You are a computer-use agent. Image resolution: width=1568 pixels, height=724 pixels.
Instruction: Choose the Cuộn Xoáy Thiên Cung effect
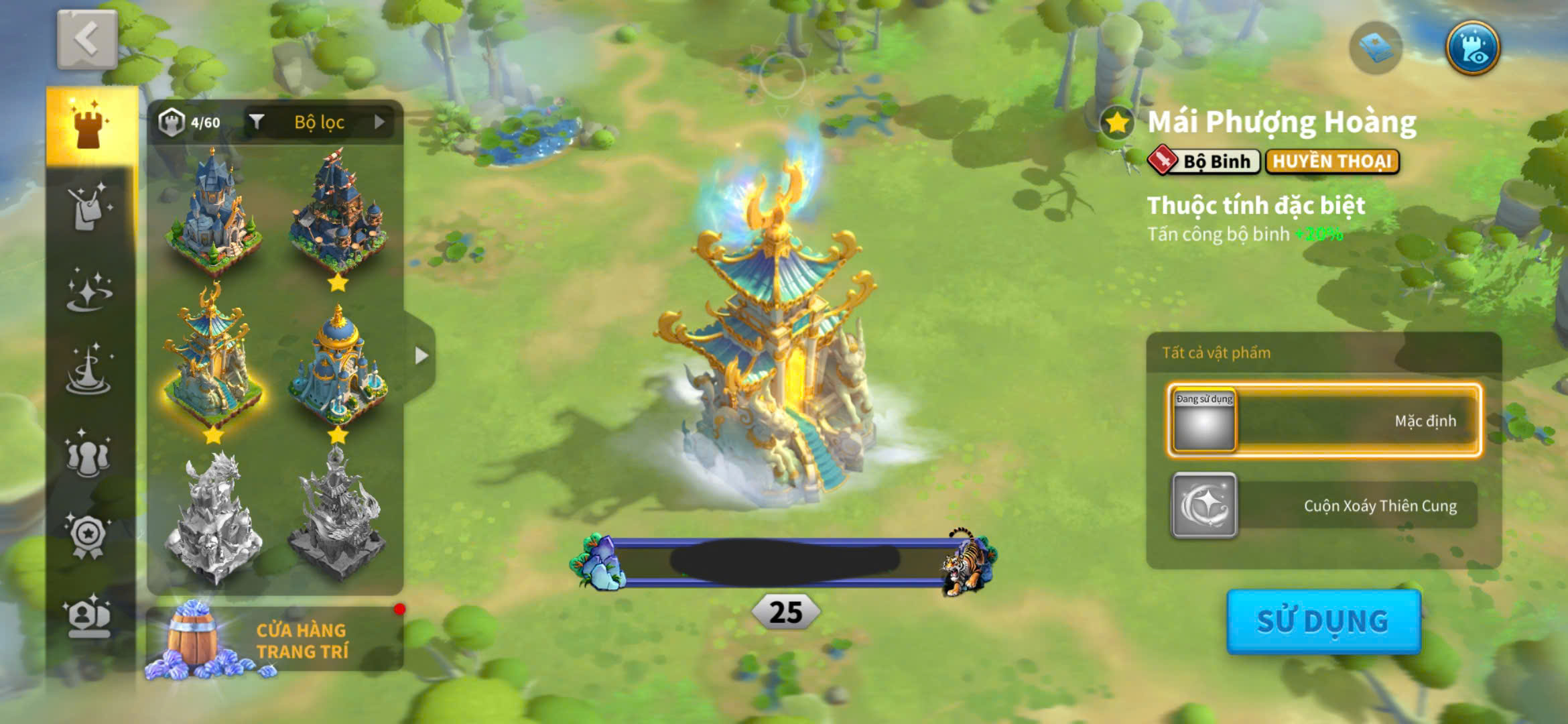1324,505
